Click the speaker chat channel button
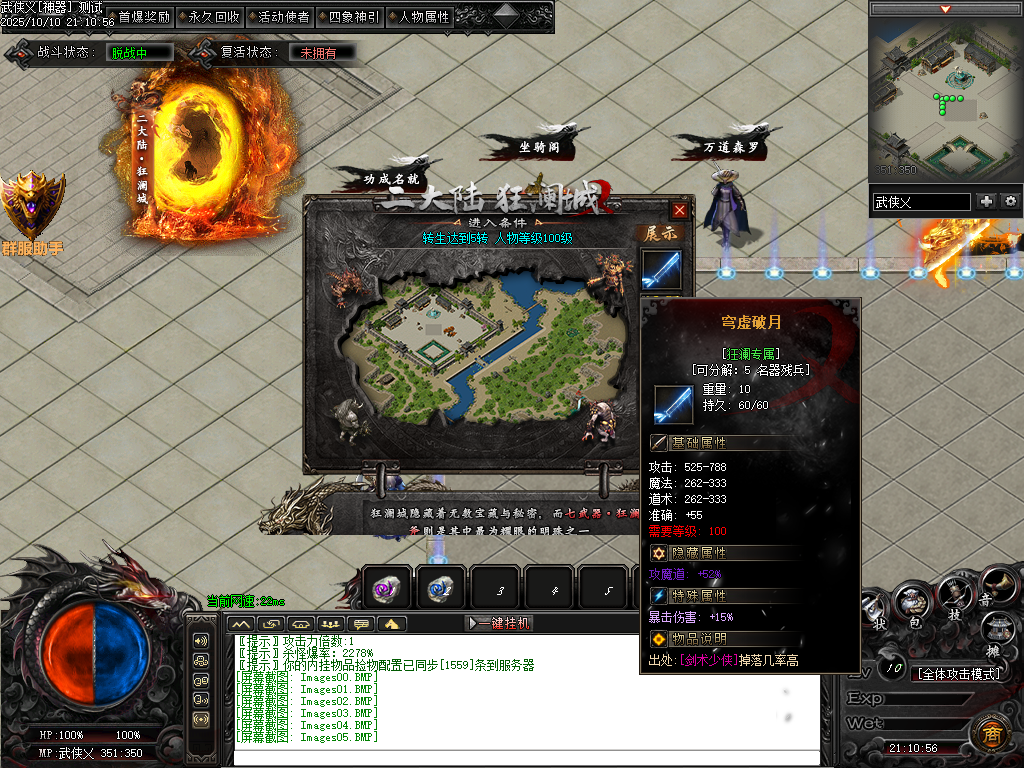Viewport: 1024px width, 768px height. (x=201, y=640)
